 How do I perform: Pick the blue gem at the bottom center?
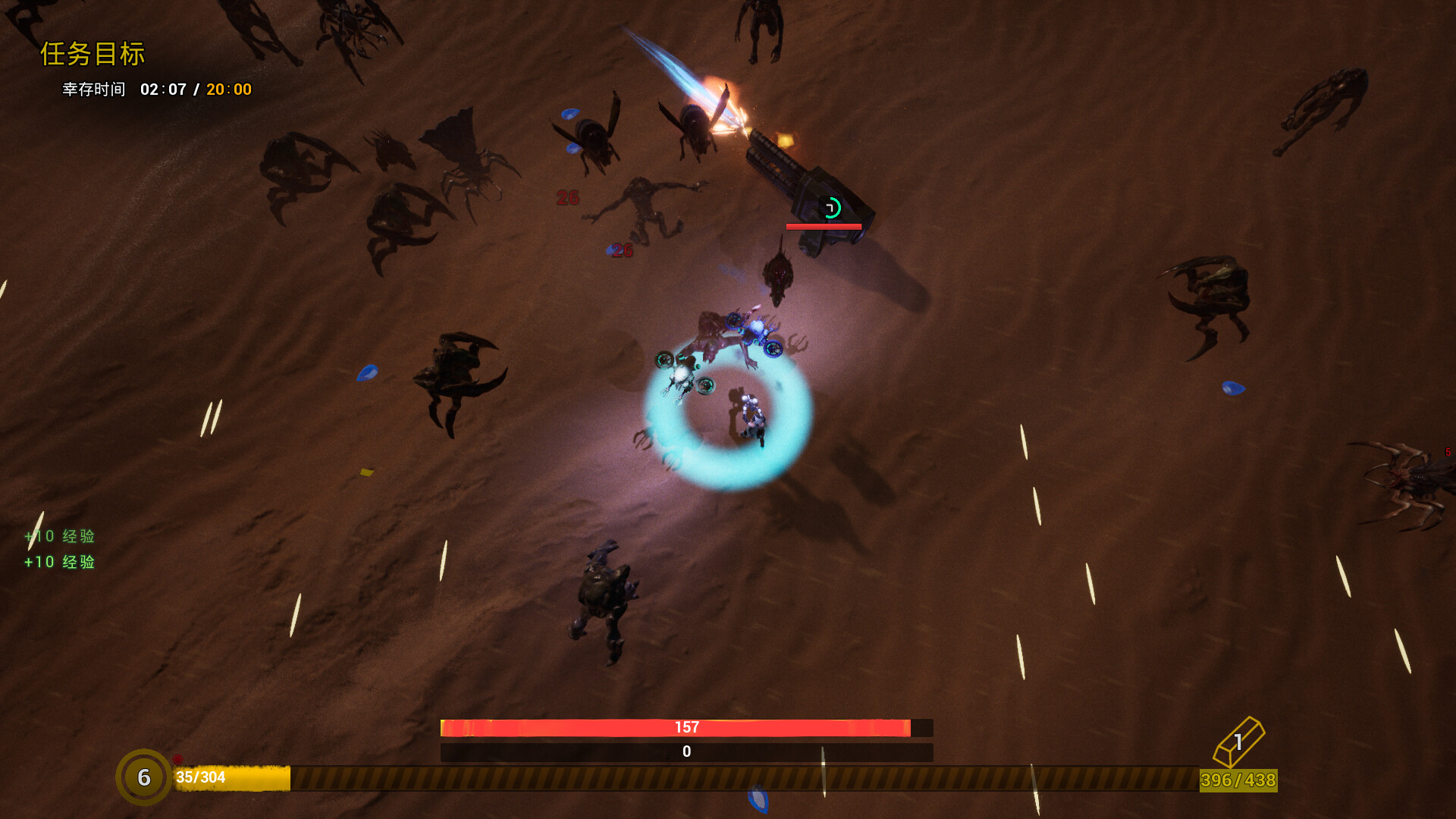point(758,798)
